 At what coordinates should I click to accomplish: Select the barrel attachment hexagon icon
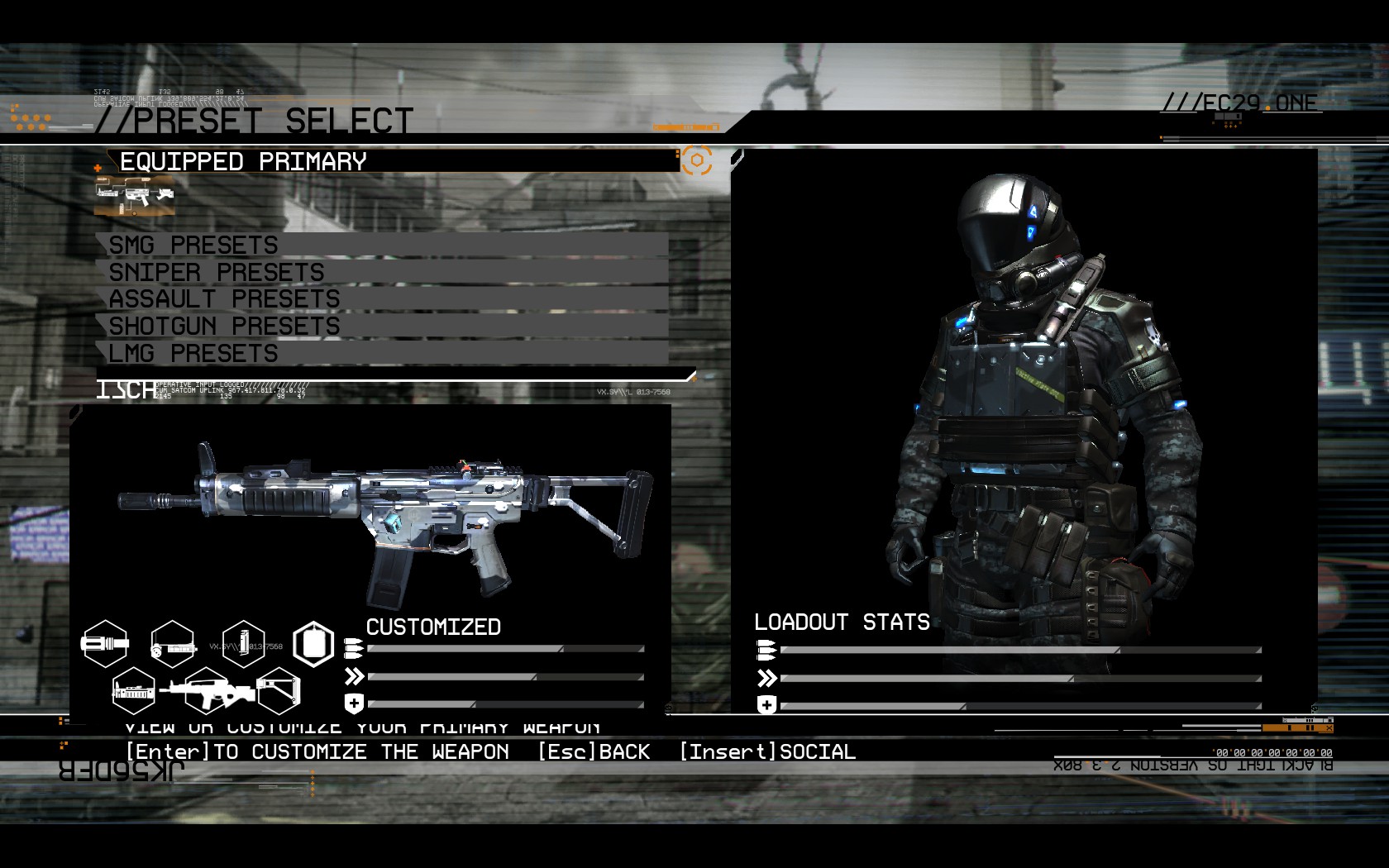coord(133,691)
